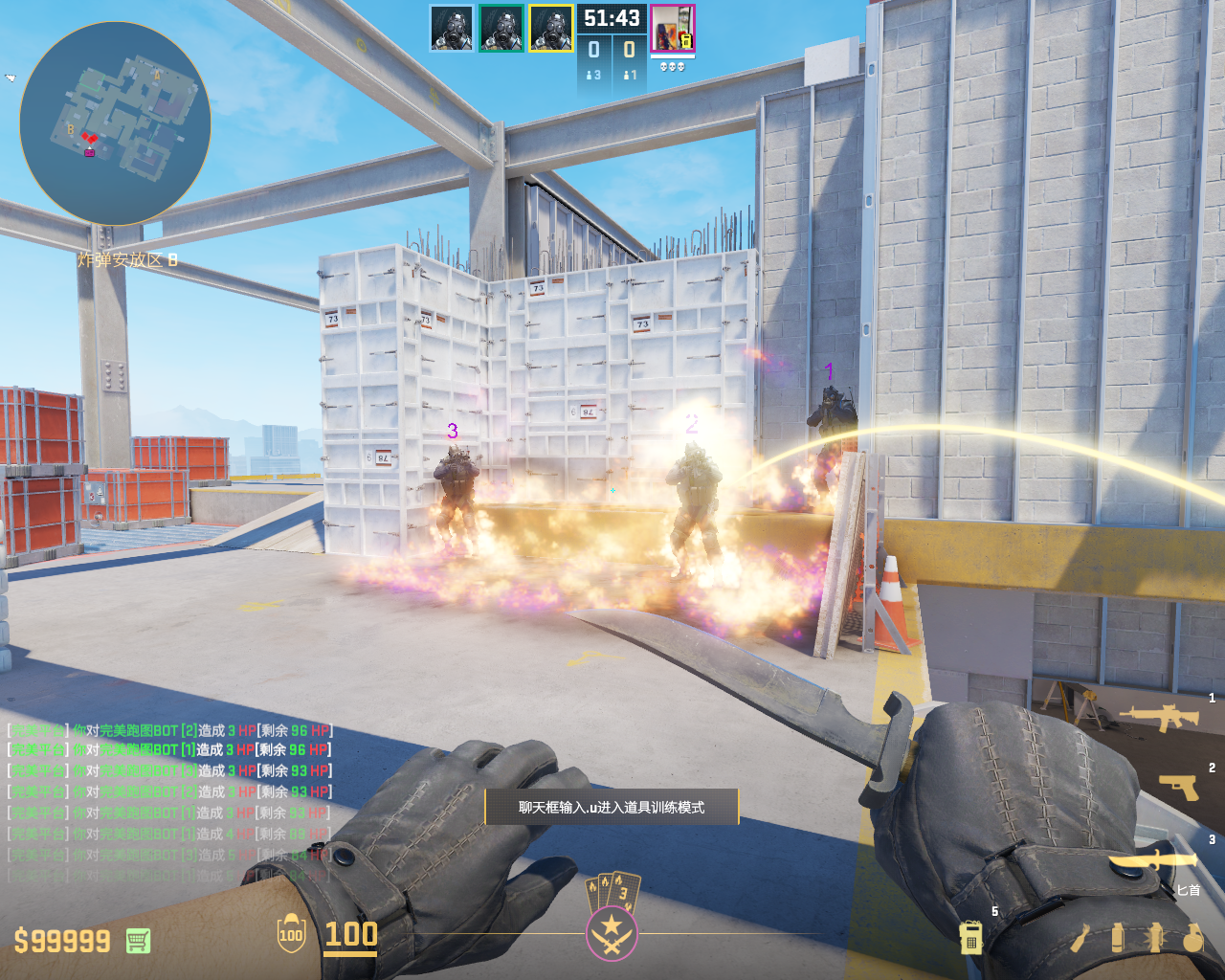Select the green-bordered player avatar
This screenshot has width=1225, height=980.
[501, 29]
